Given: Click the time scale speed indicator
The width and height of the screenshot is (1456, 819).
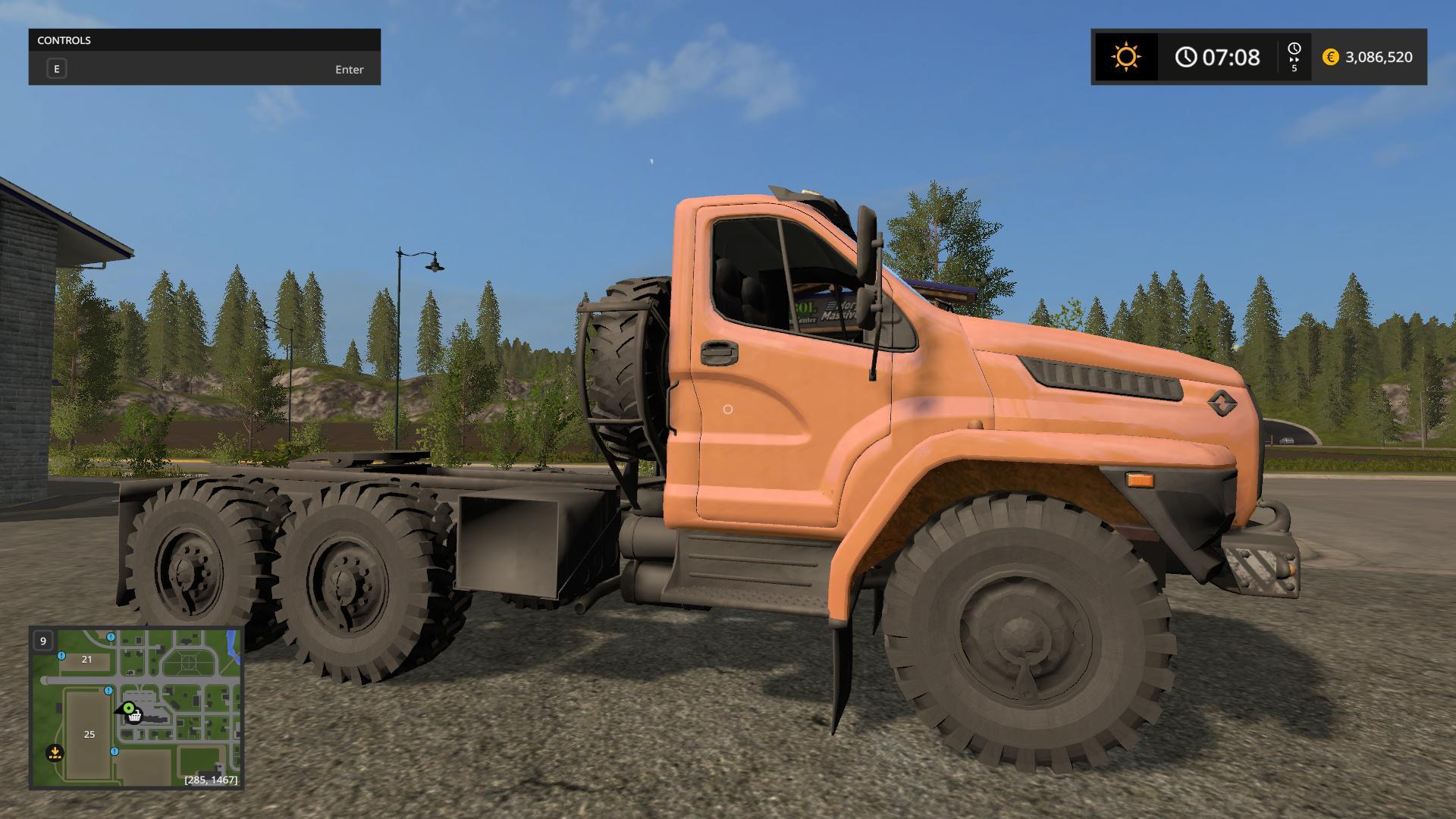Looking at the screenshot, I should (x=1294, y=57).
